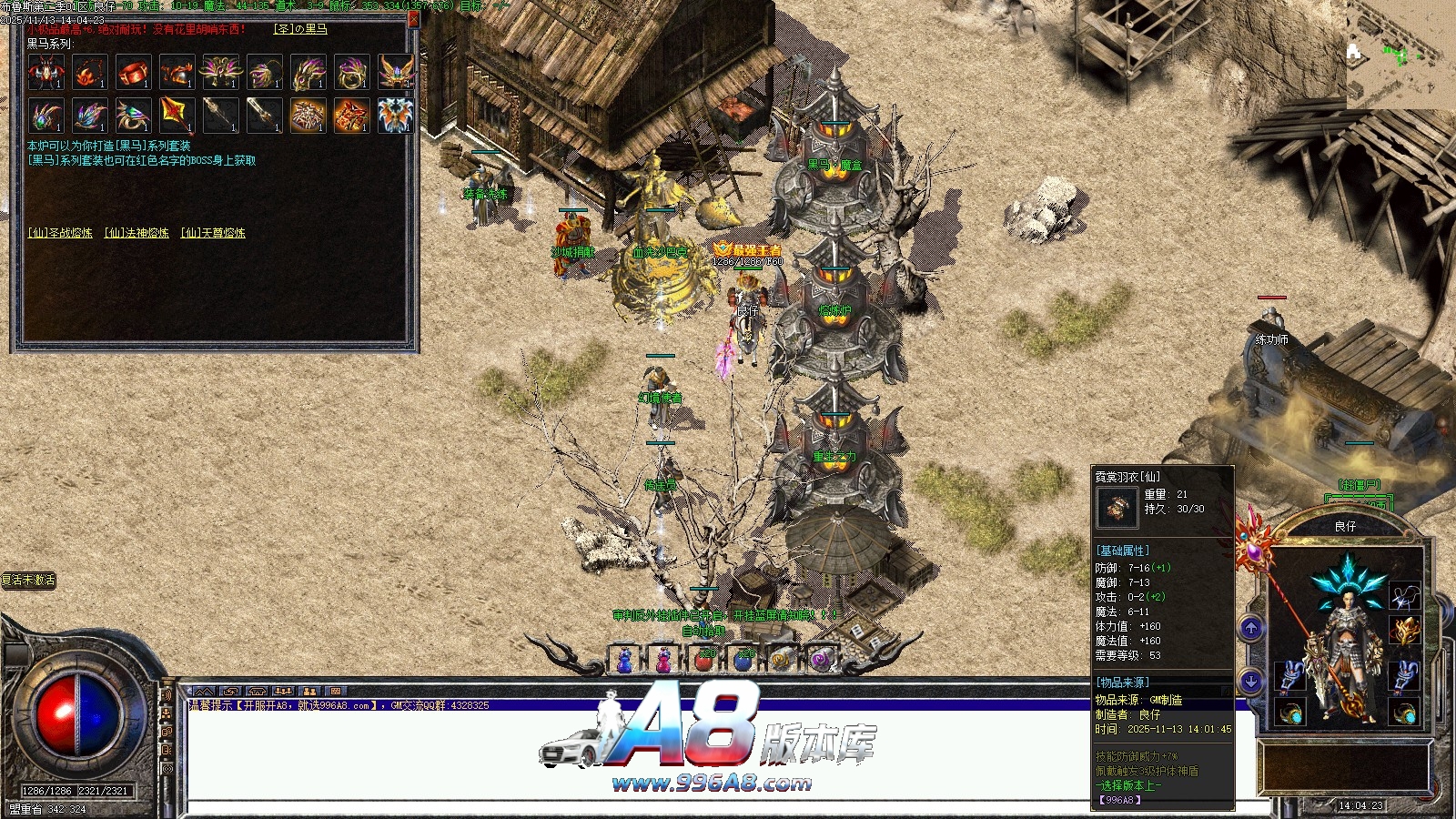Page up in the character equipment panel
The height and width of the screenshot is (819, 1456).
[x=1251, y=628]
